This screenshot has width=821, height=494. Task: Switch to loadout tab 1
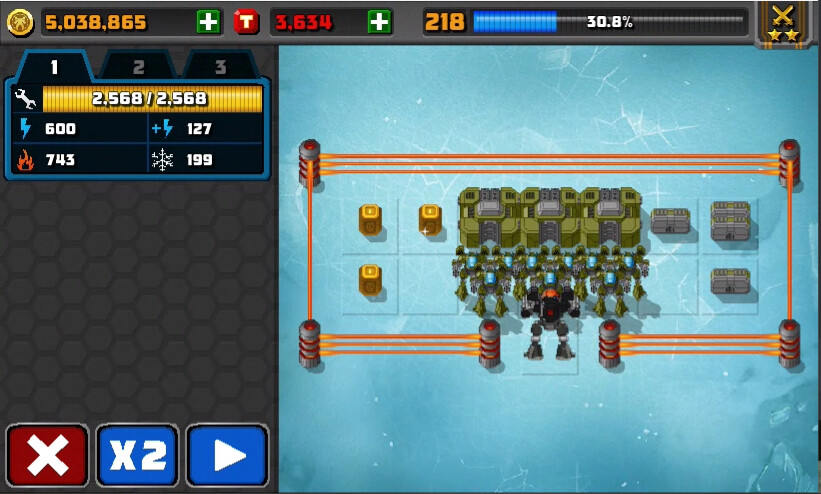coord(55,67)
